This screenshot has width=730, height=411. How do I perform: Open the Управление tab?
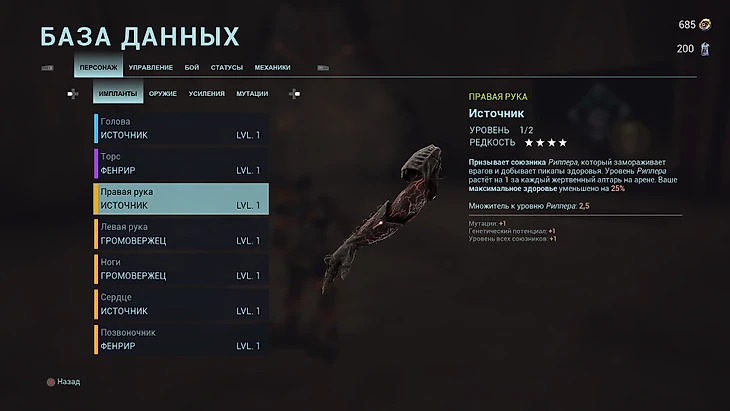pyautogui.click(x=151, y=67)
